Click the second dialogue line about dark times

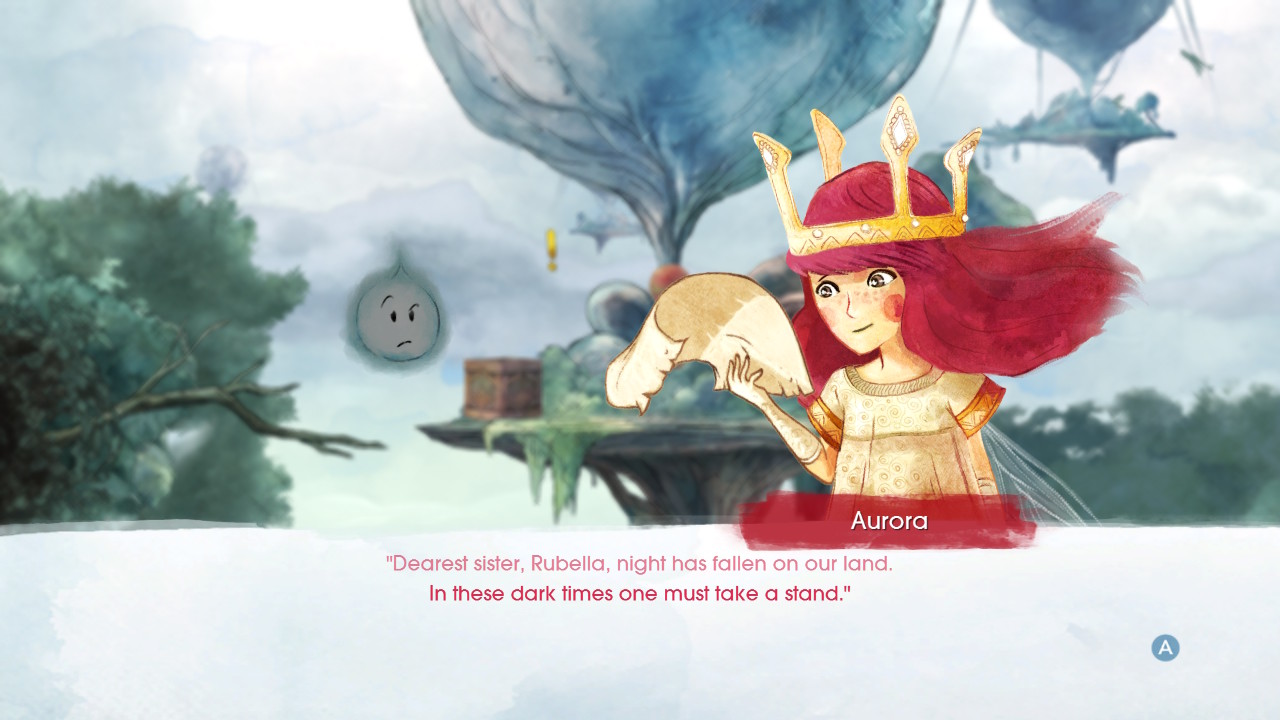(x=640, y=592)
